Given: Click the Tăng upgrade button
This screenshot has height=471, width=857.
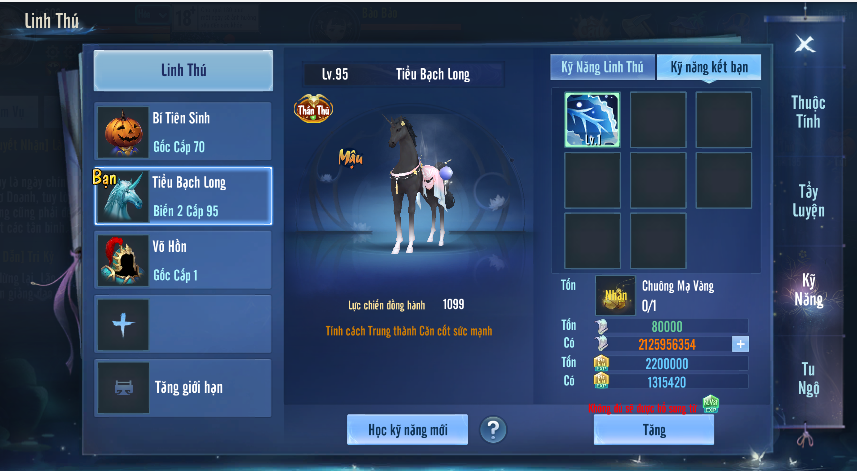Looking at the screenshot, I should 654,430.
